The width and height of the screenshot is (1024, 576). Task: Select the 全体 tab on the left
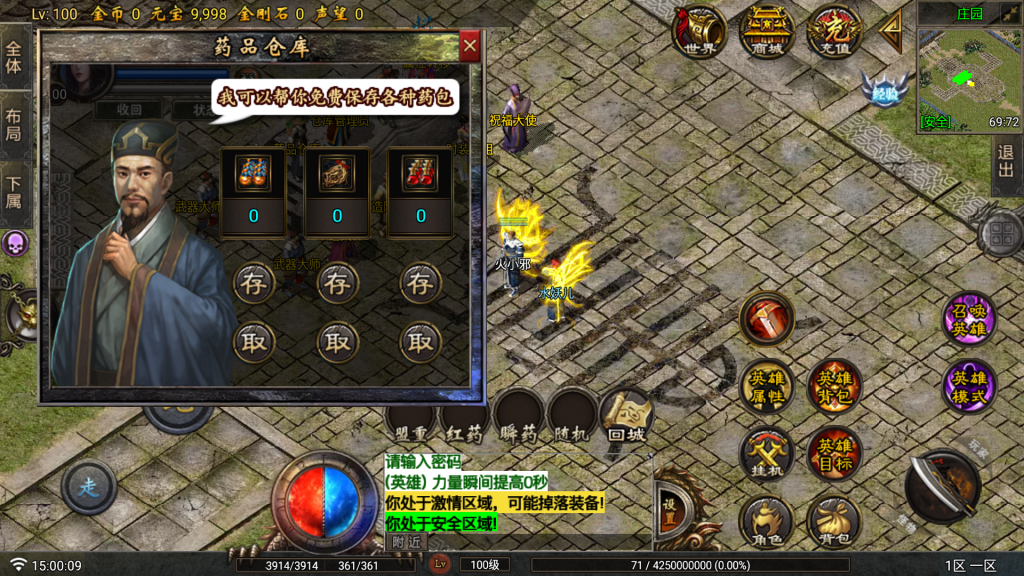(14, 57)
